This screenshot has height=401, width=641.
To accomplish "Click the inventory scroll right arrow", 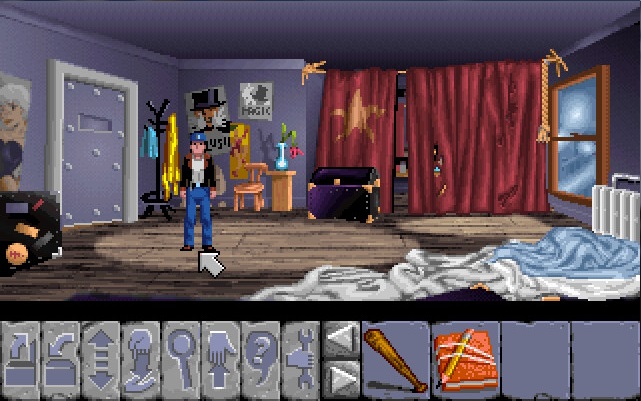I will [342, 378].
